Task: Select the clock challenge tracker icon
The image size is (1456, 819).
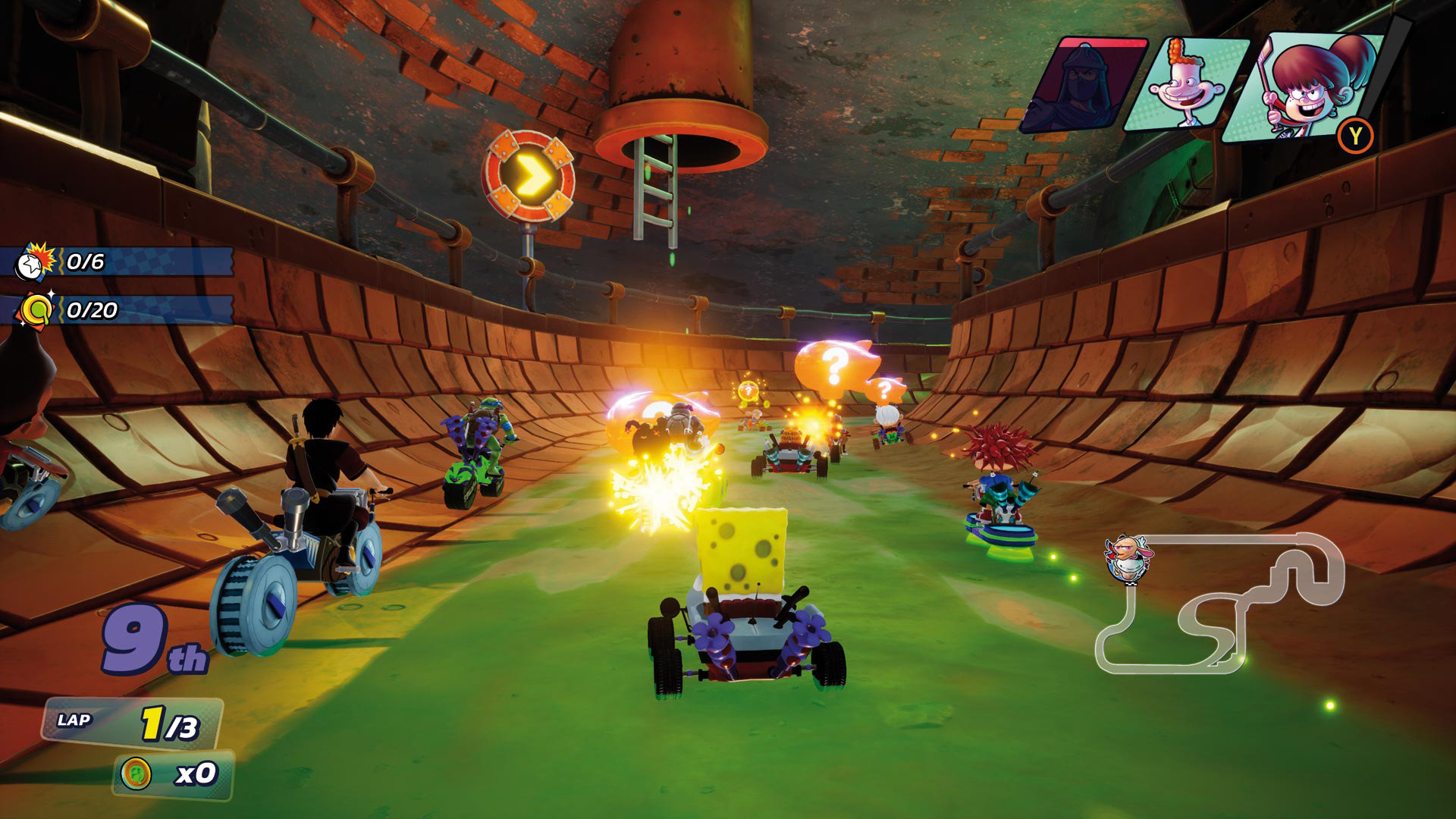Action: tap(35, 262)
